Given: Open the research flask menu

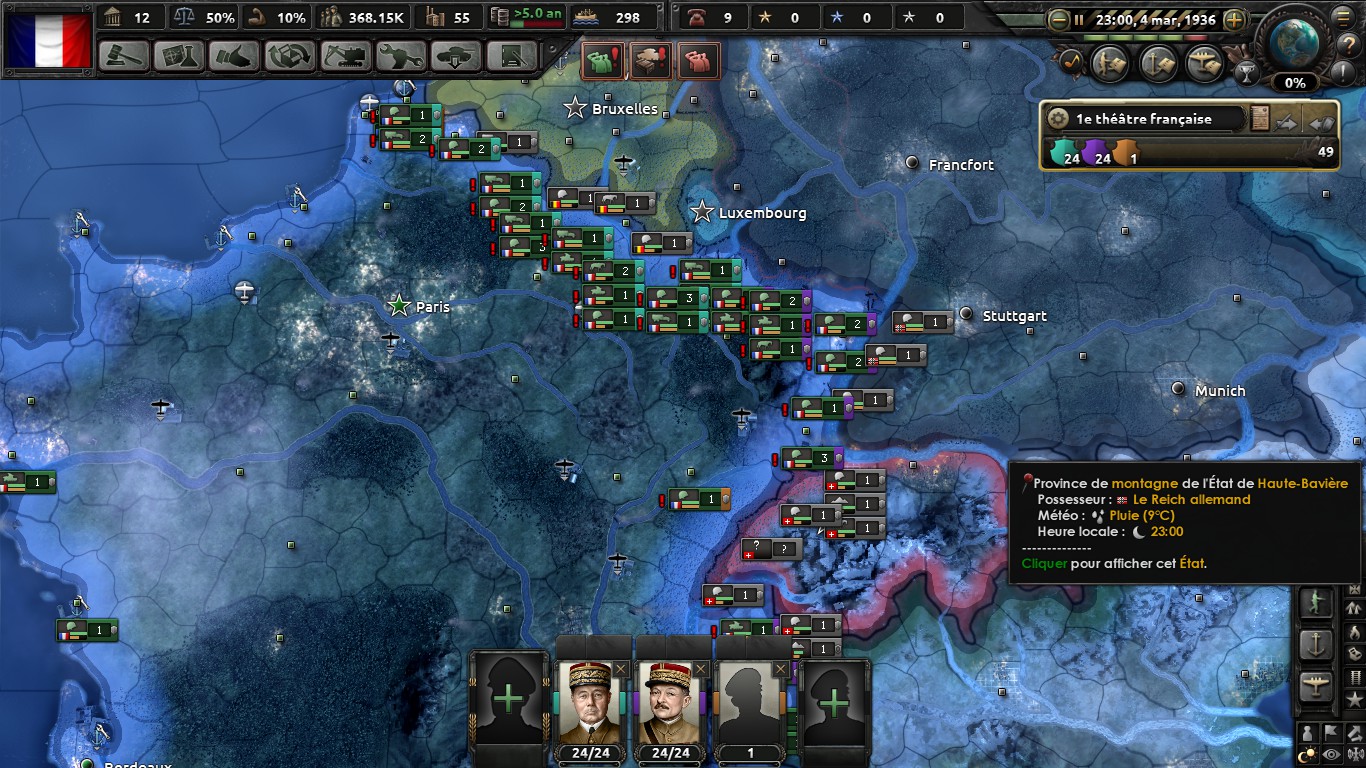Looking at the screenshot, I should 180,56.
